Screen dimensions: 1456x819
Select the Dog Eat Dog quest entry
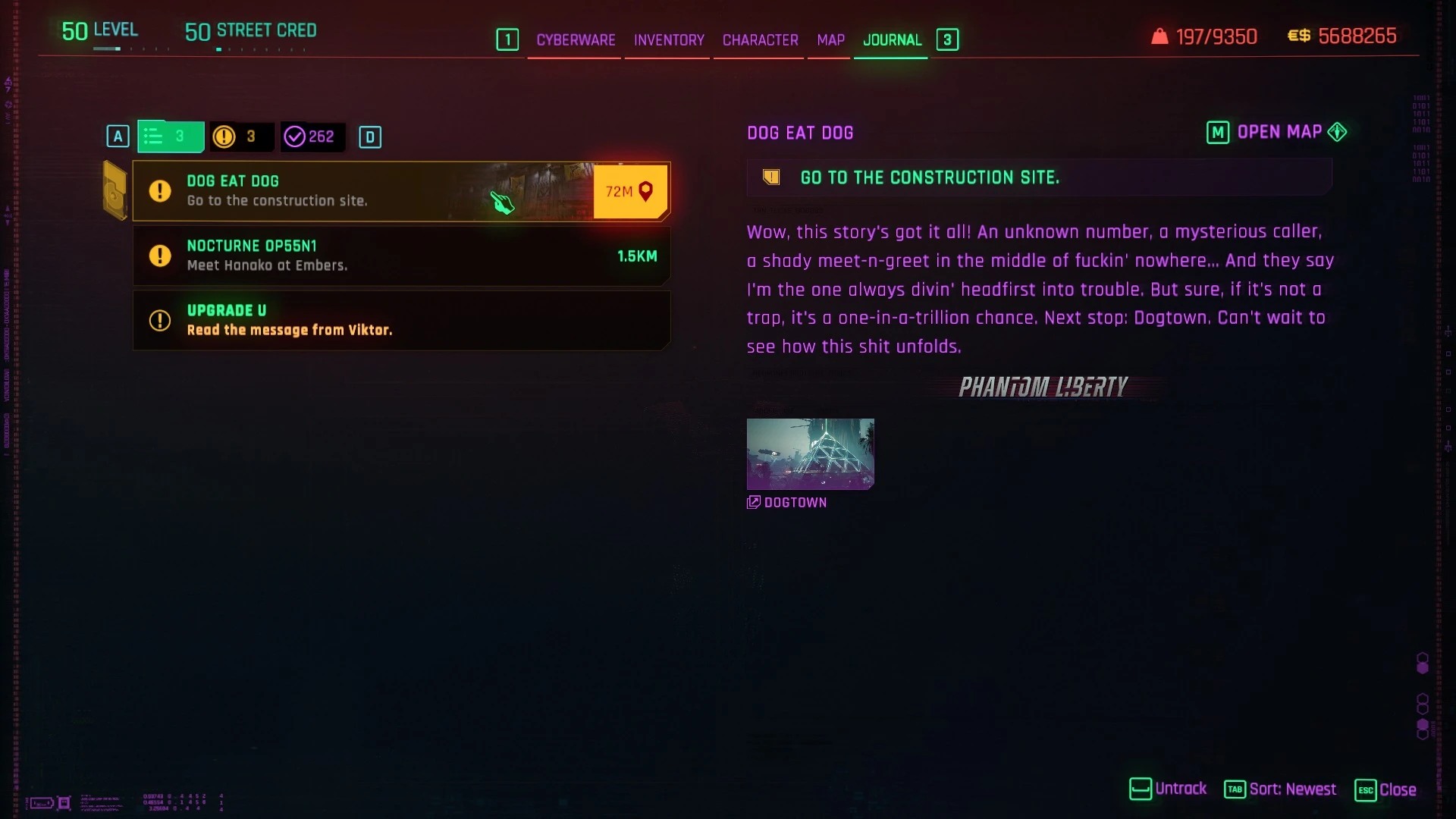pyautogui.click(x=364, y=191)
